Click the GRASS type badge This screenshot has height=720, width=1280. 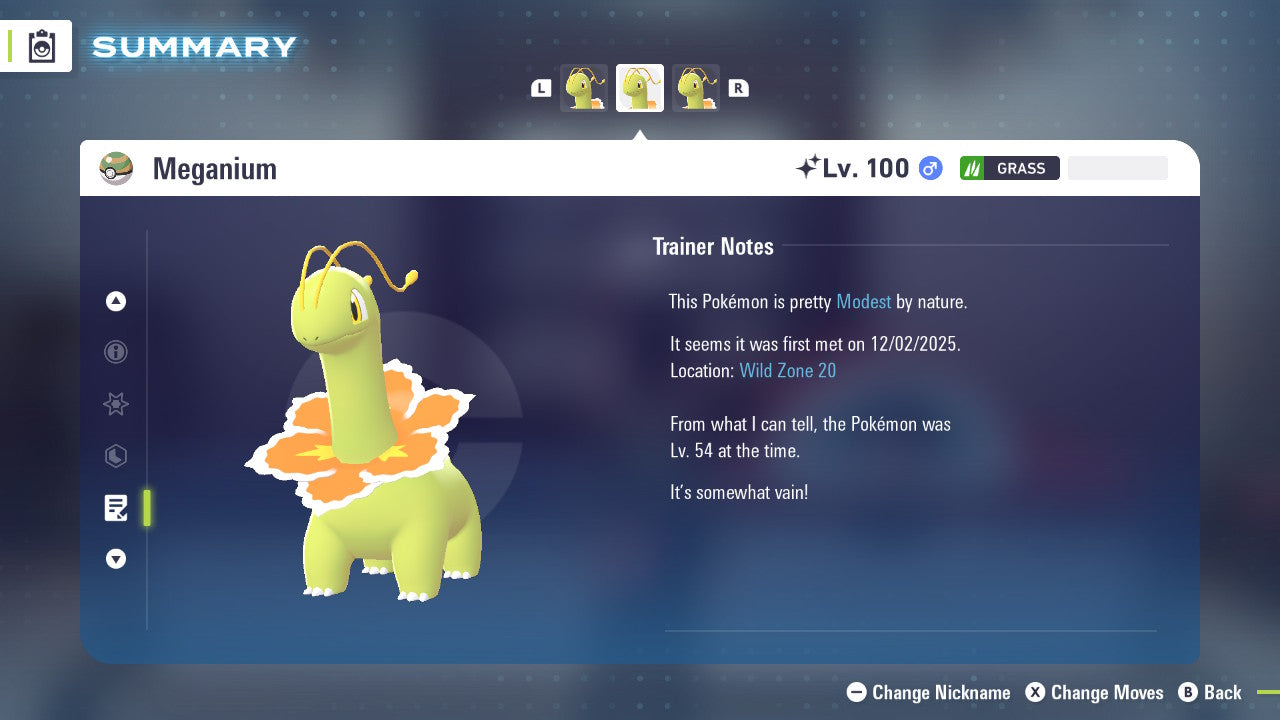(x=1009, y=168)
